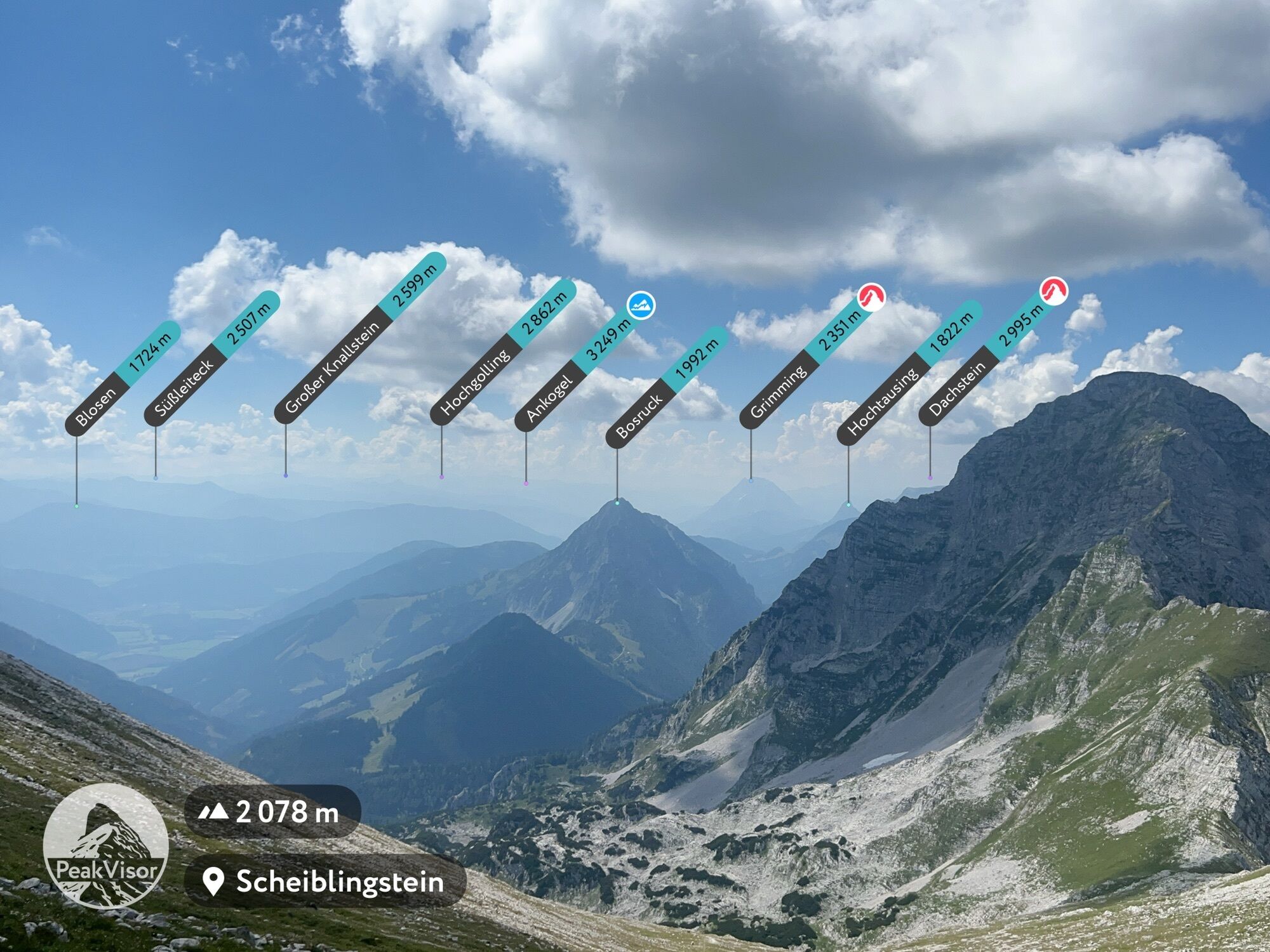Open the Dachstein peak label
The image size is (1270, 952).
point(984,360)
